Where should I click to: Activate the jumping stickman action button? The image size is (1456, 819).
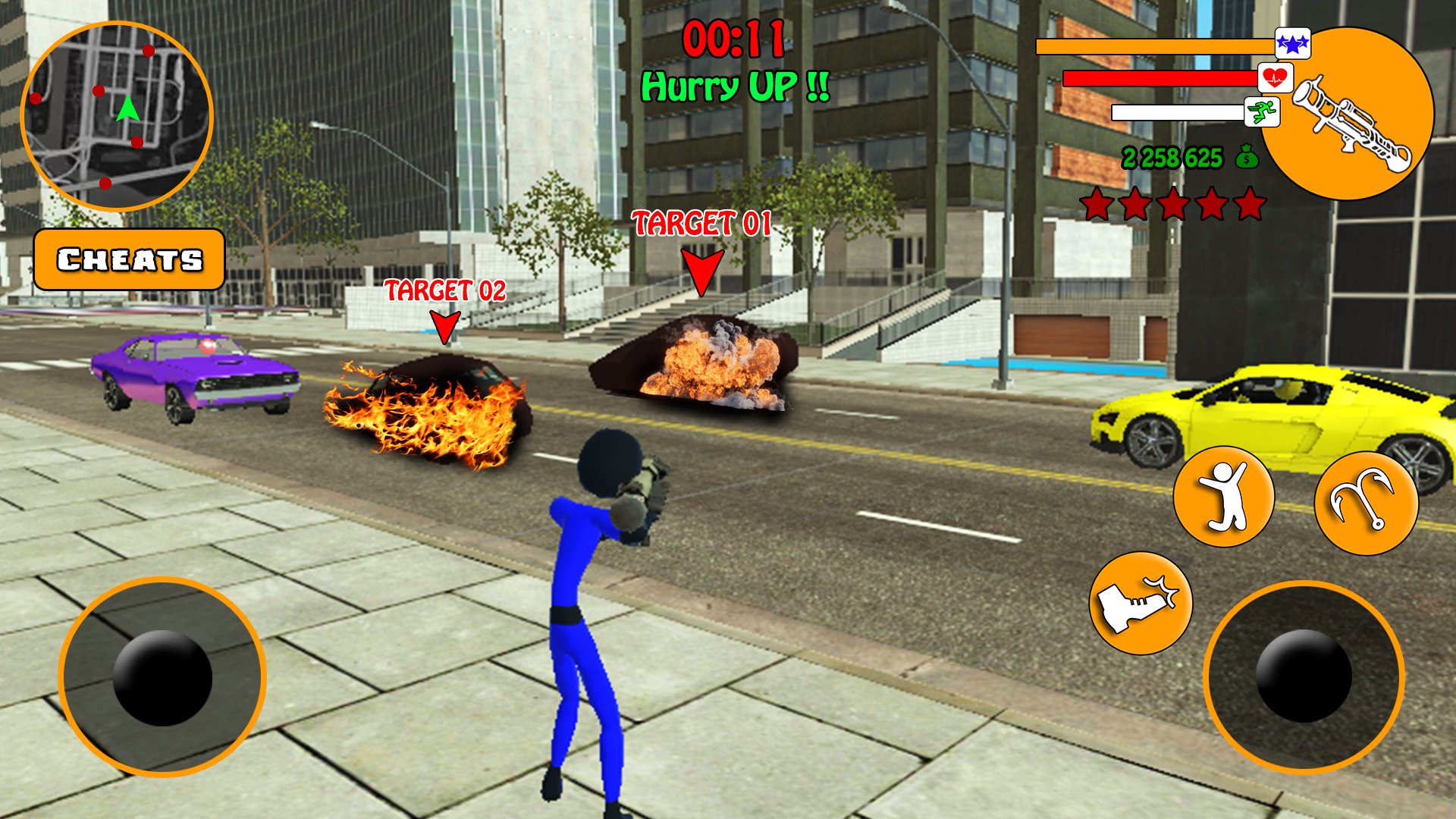1223,496
